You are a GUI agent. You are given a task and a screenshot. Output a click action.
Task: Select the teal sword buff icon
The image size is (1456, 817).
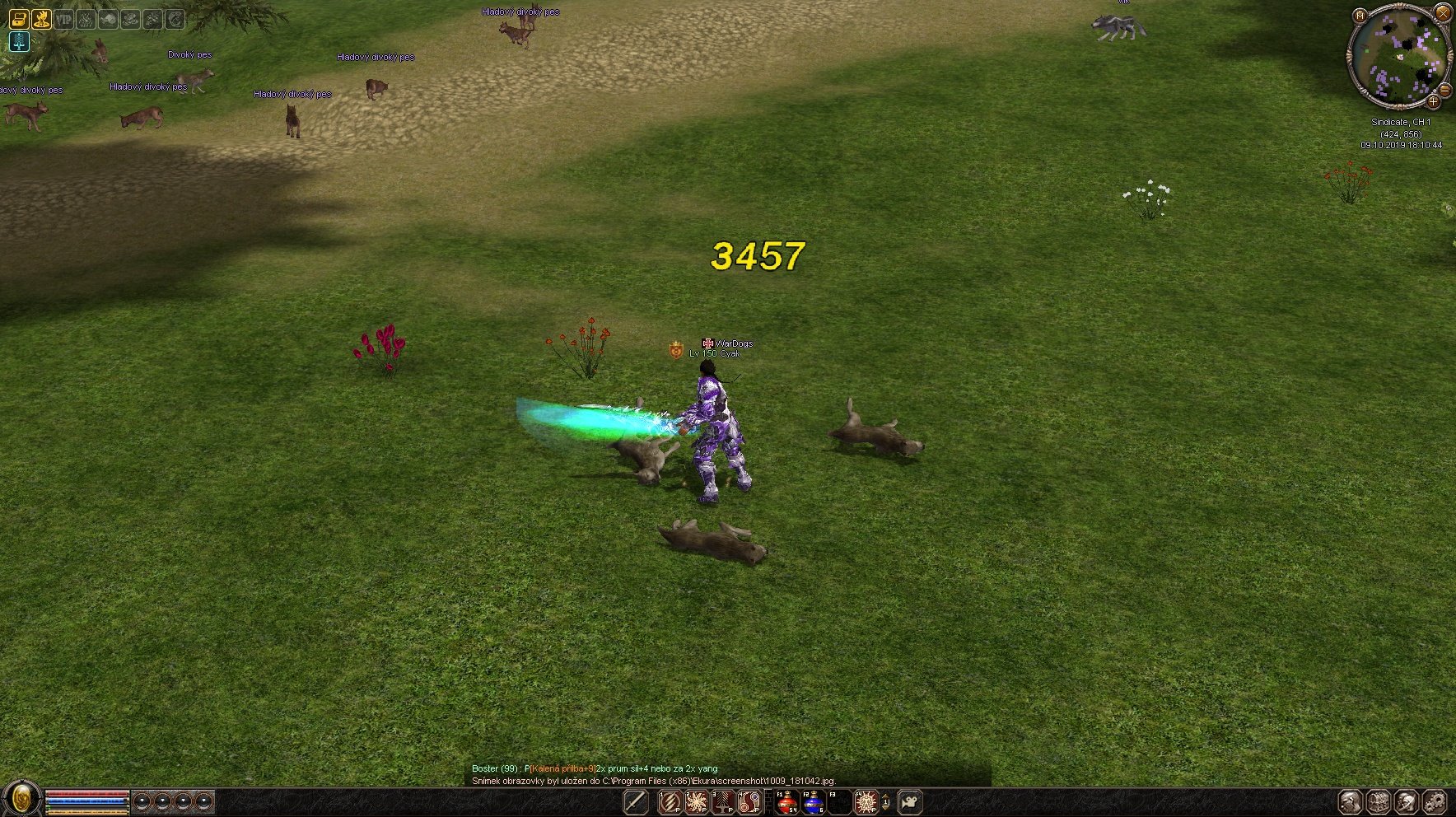tap(19, 41)
